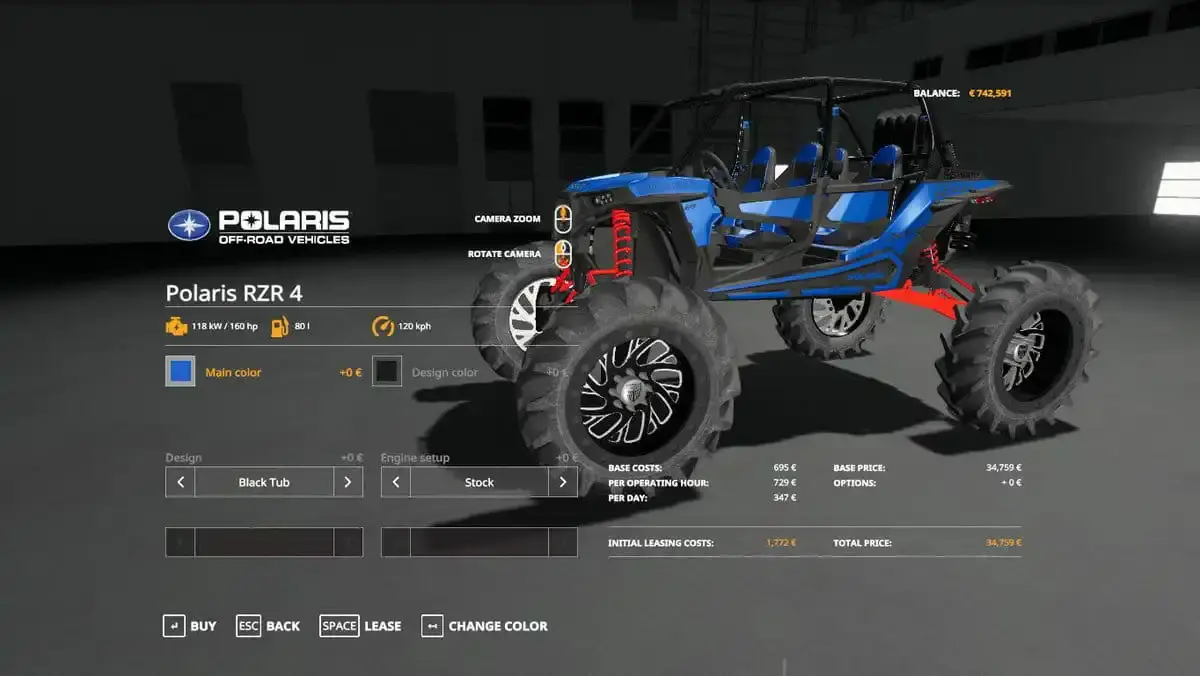
Task: Switch to previous Design option
Action: click(180, 482)
